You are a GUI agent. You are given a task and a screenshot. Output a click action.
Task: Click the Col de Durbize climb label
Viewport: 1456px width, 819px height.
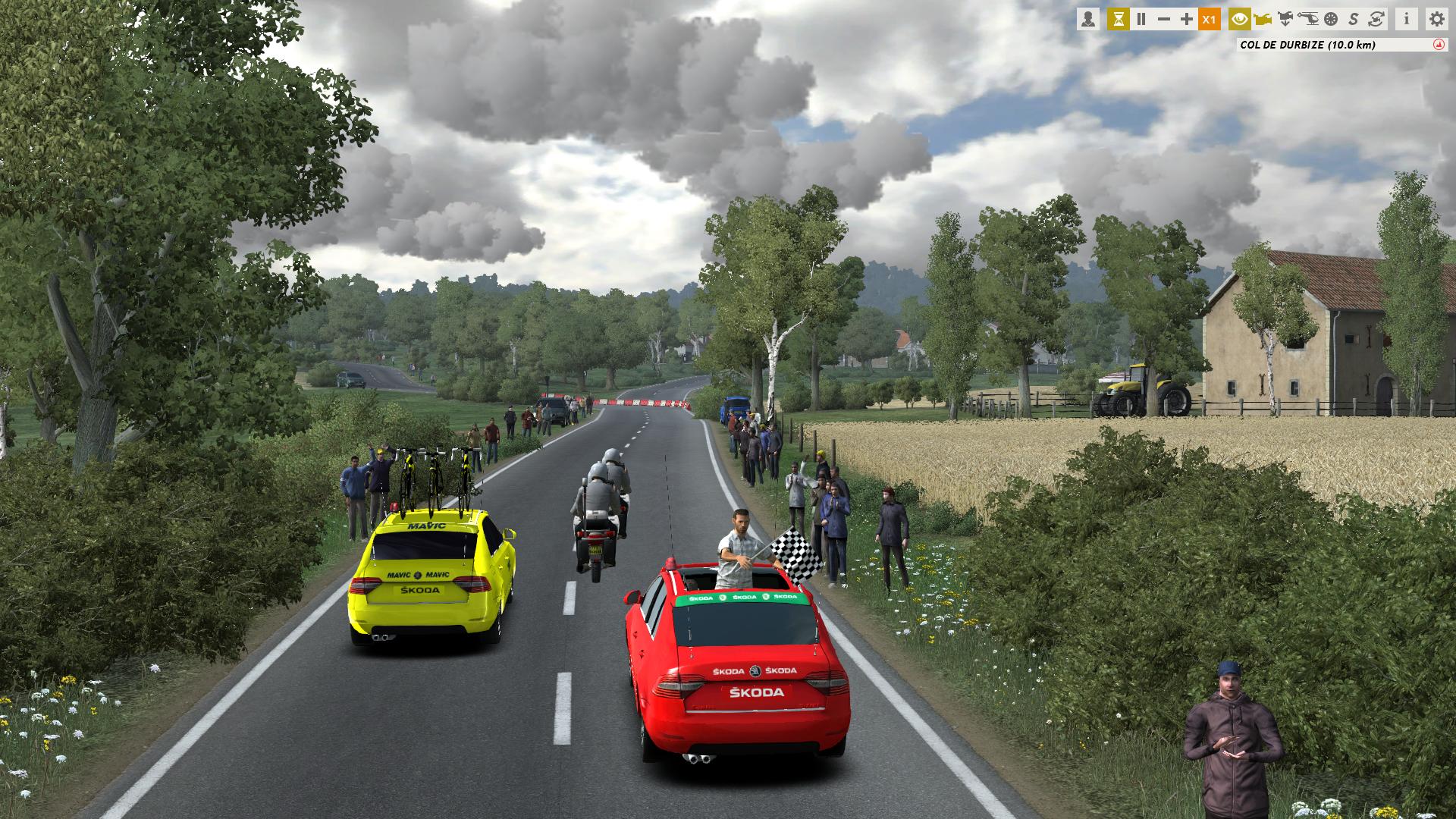(1307, 45)
